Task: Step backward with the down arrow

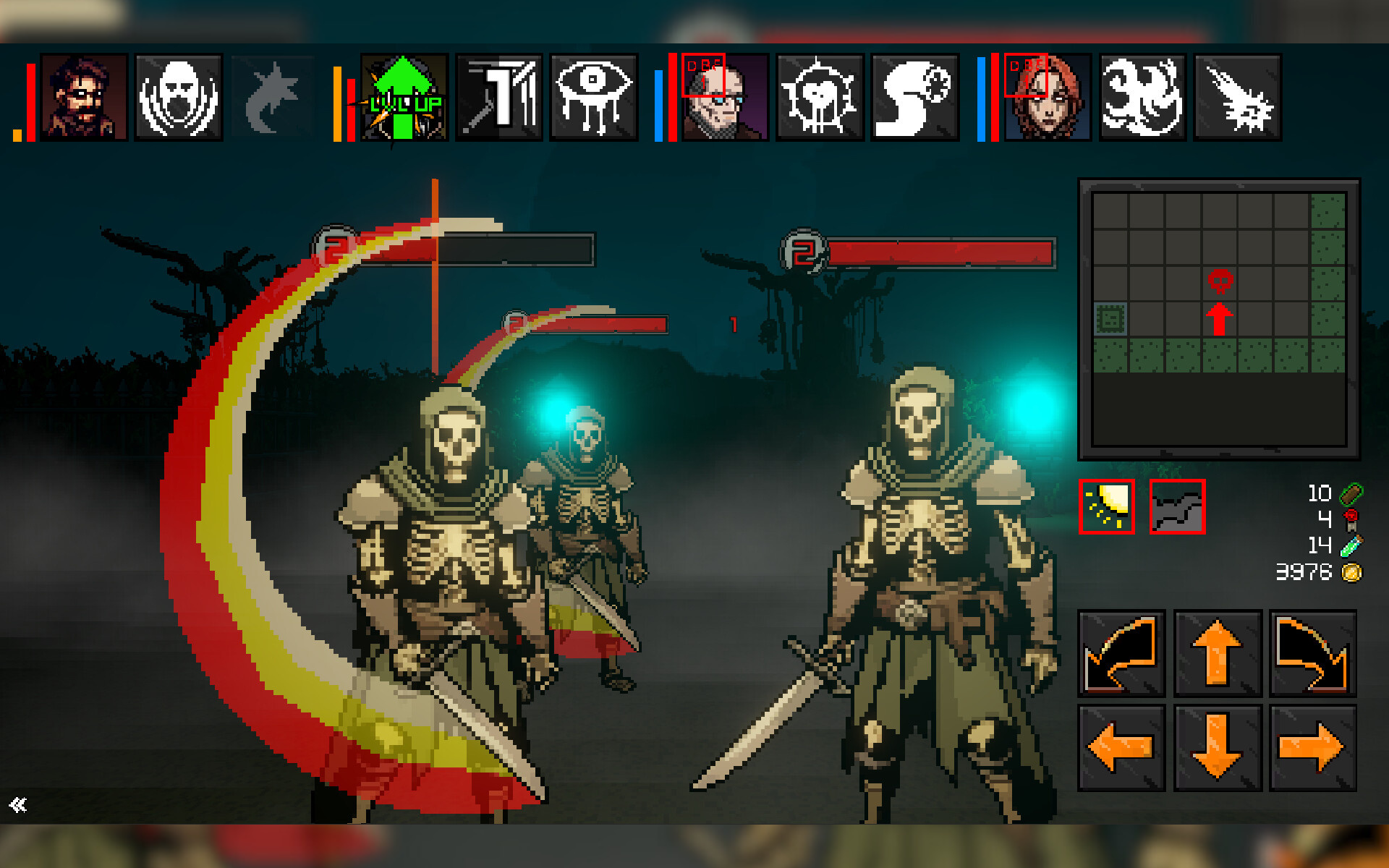Action: click(x=1218, y=748)
